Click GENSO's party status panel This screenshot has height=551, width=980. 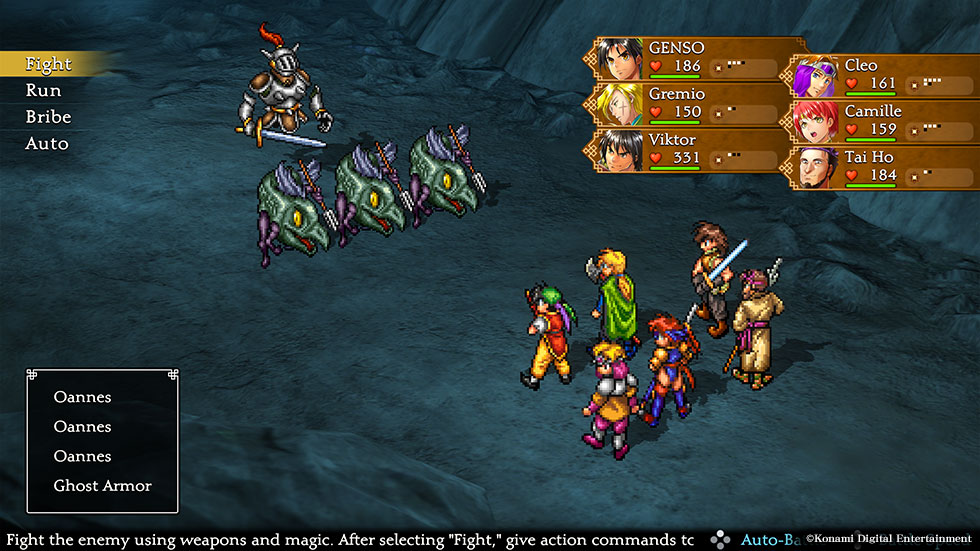(686, 58)
